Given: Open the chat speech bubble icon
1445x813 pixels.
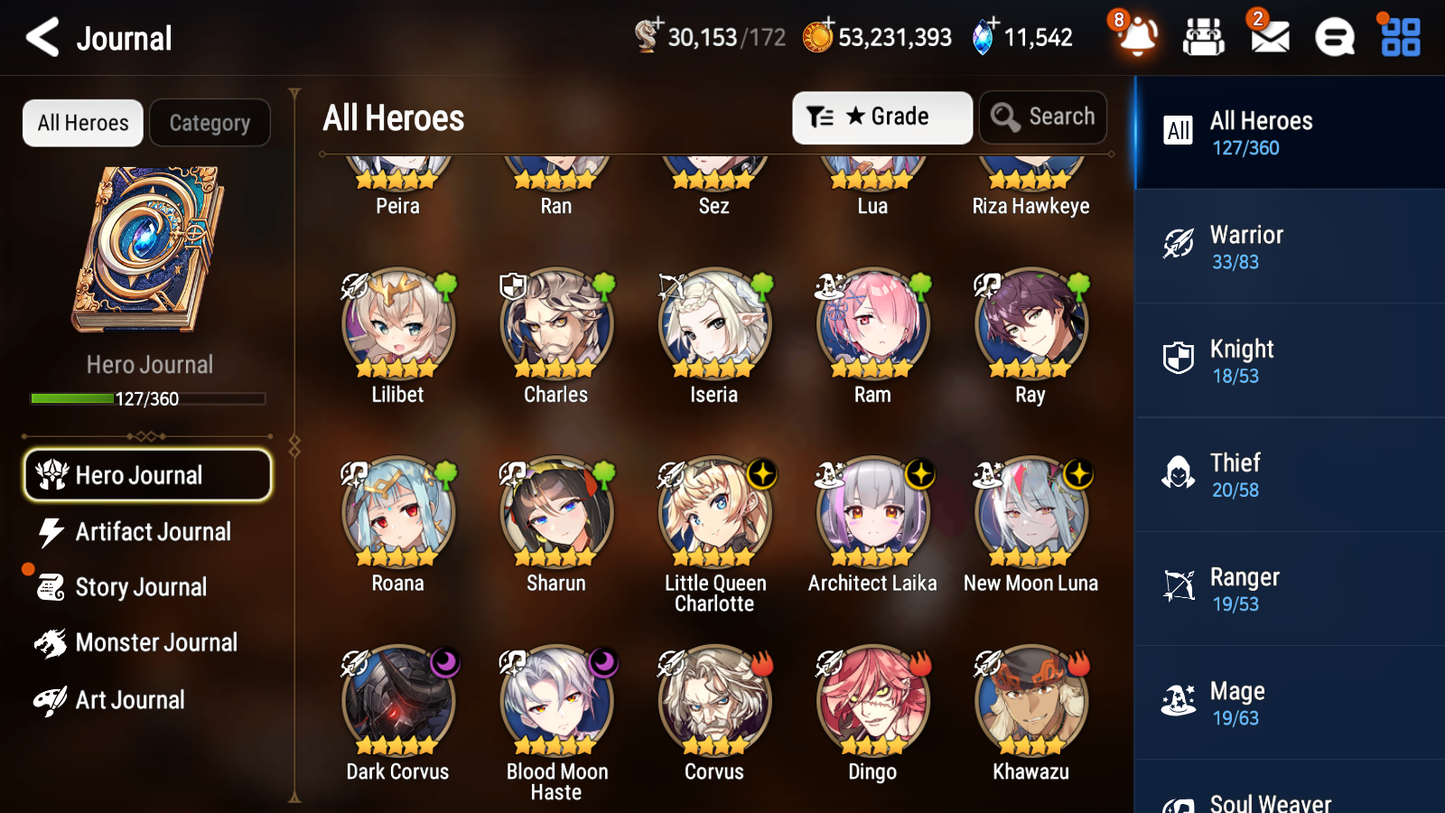Looking at the screenshot, I should (1334, 37).
